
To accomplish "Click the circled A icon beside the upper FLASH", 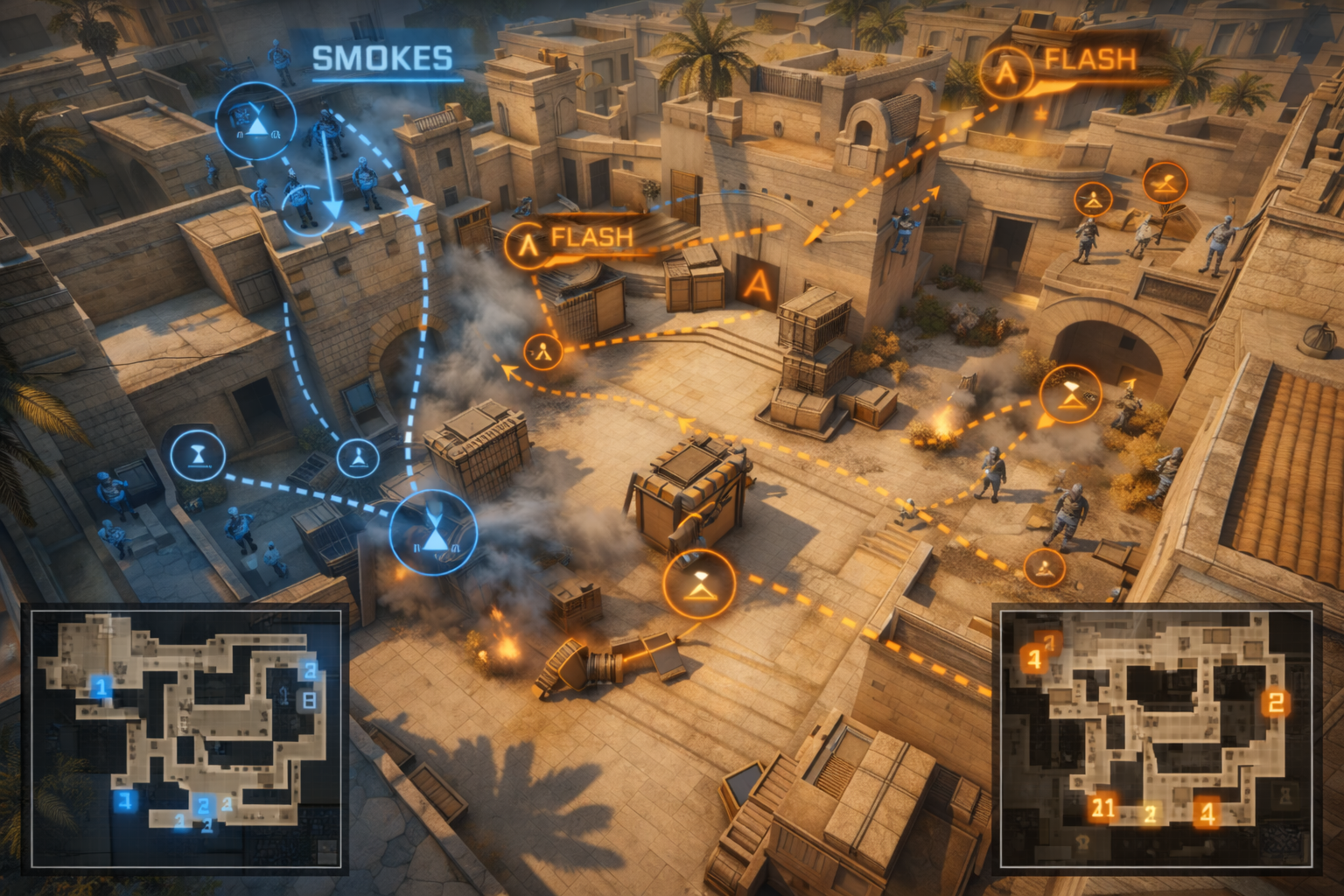I will [1006, 72].
